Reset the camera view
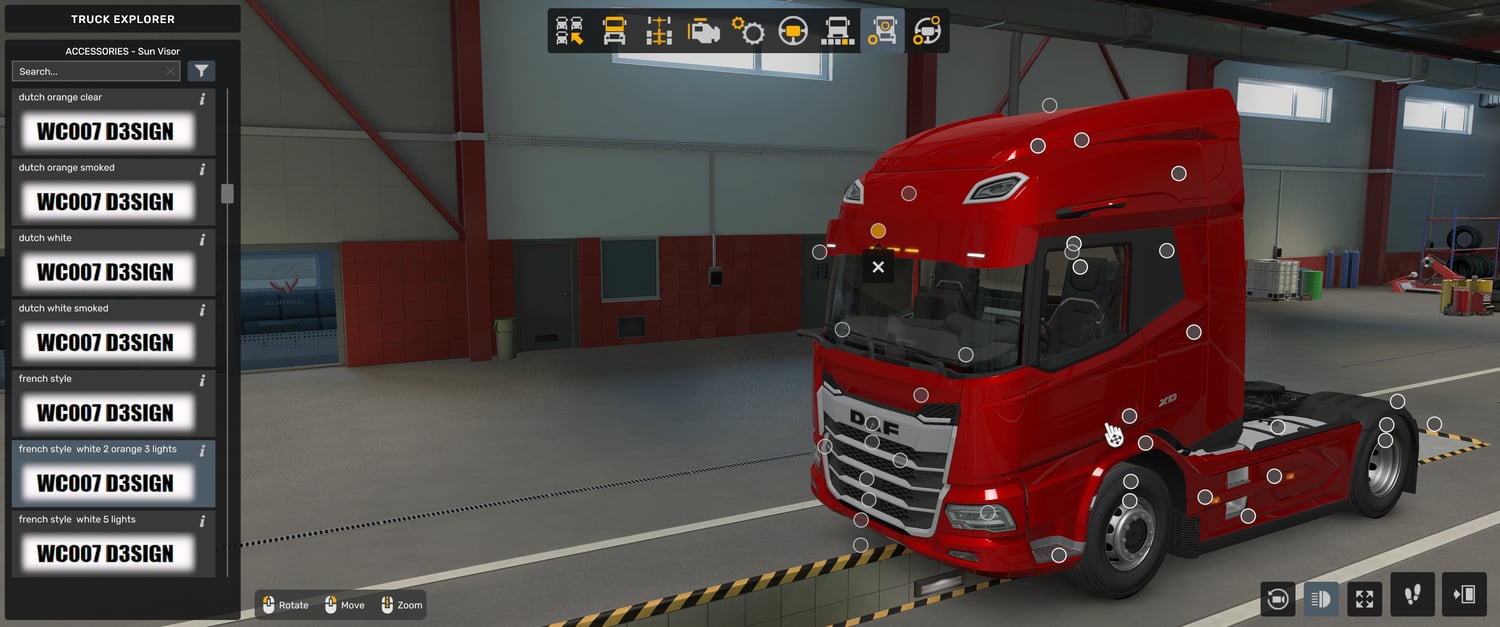Image resolution: width=1500 pixels, height=627 pixels. (1277, 599)
